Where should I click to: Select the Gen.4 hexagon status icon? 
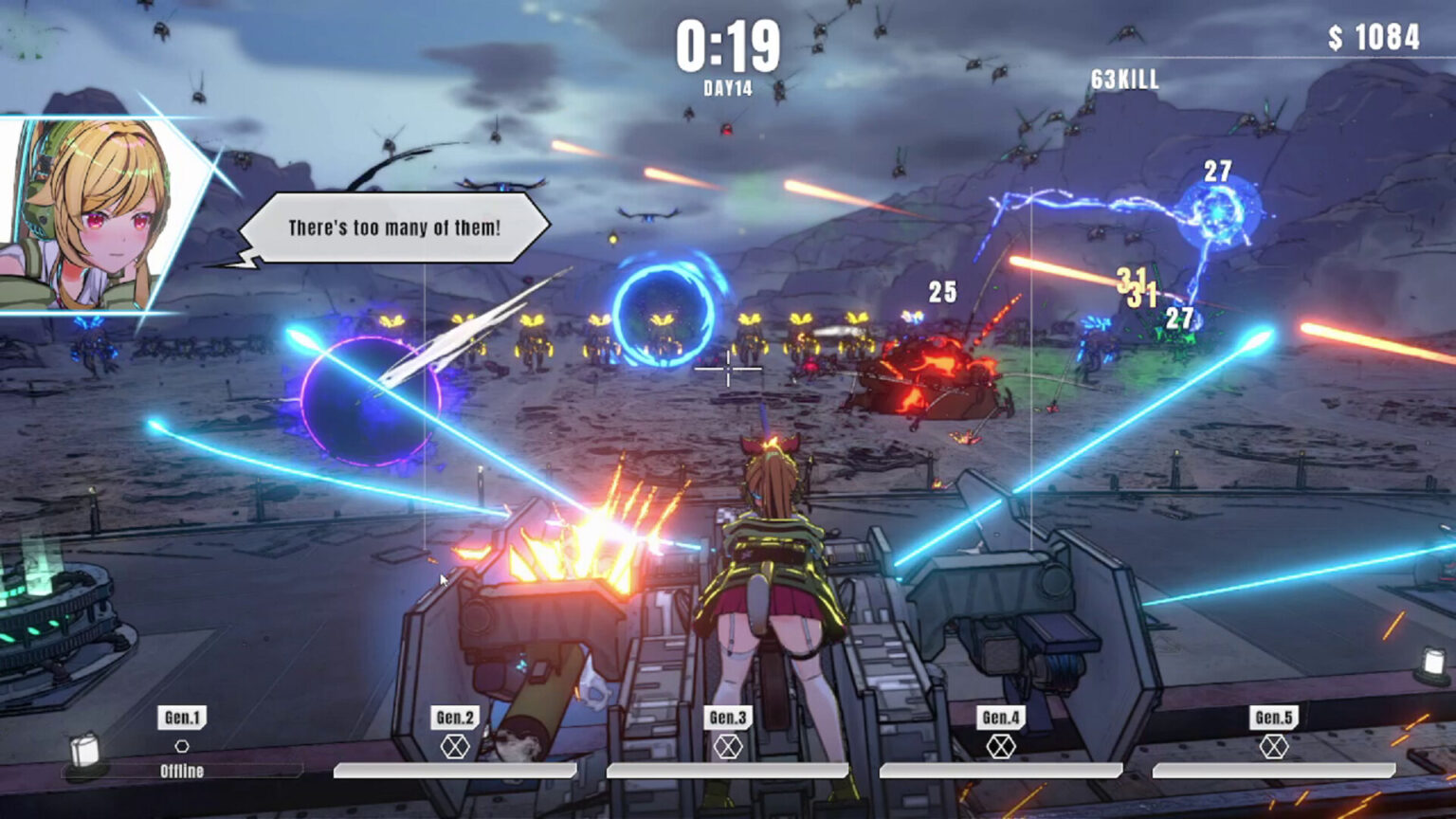1002,748
